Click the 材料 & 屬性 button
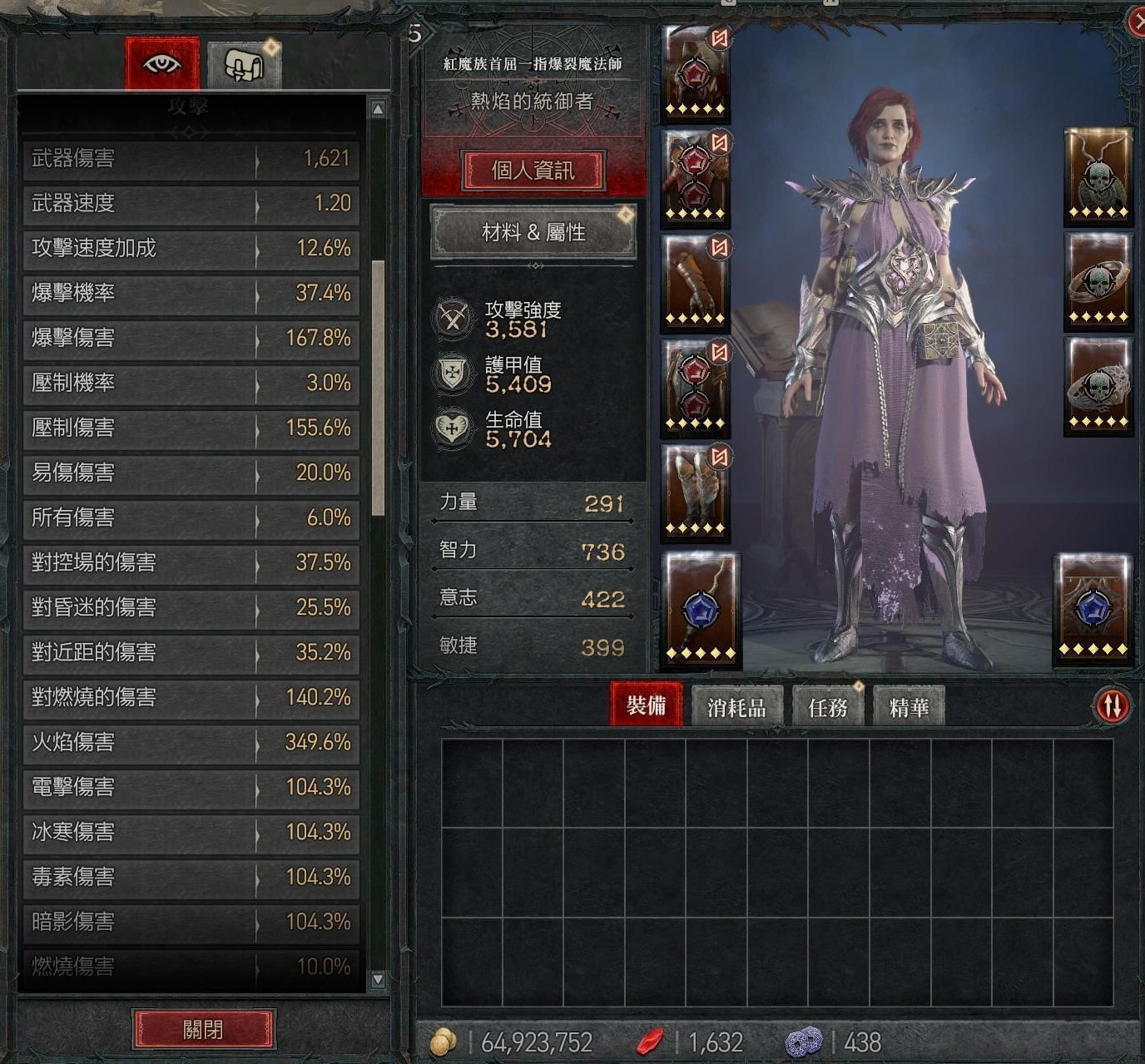This screenshot has width=1145, height=1064. (533, 232)
